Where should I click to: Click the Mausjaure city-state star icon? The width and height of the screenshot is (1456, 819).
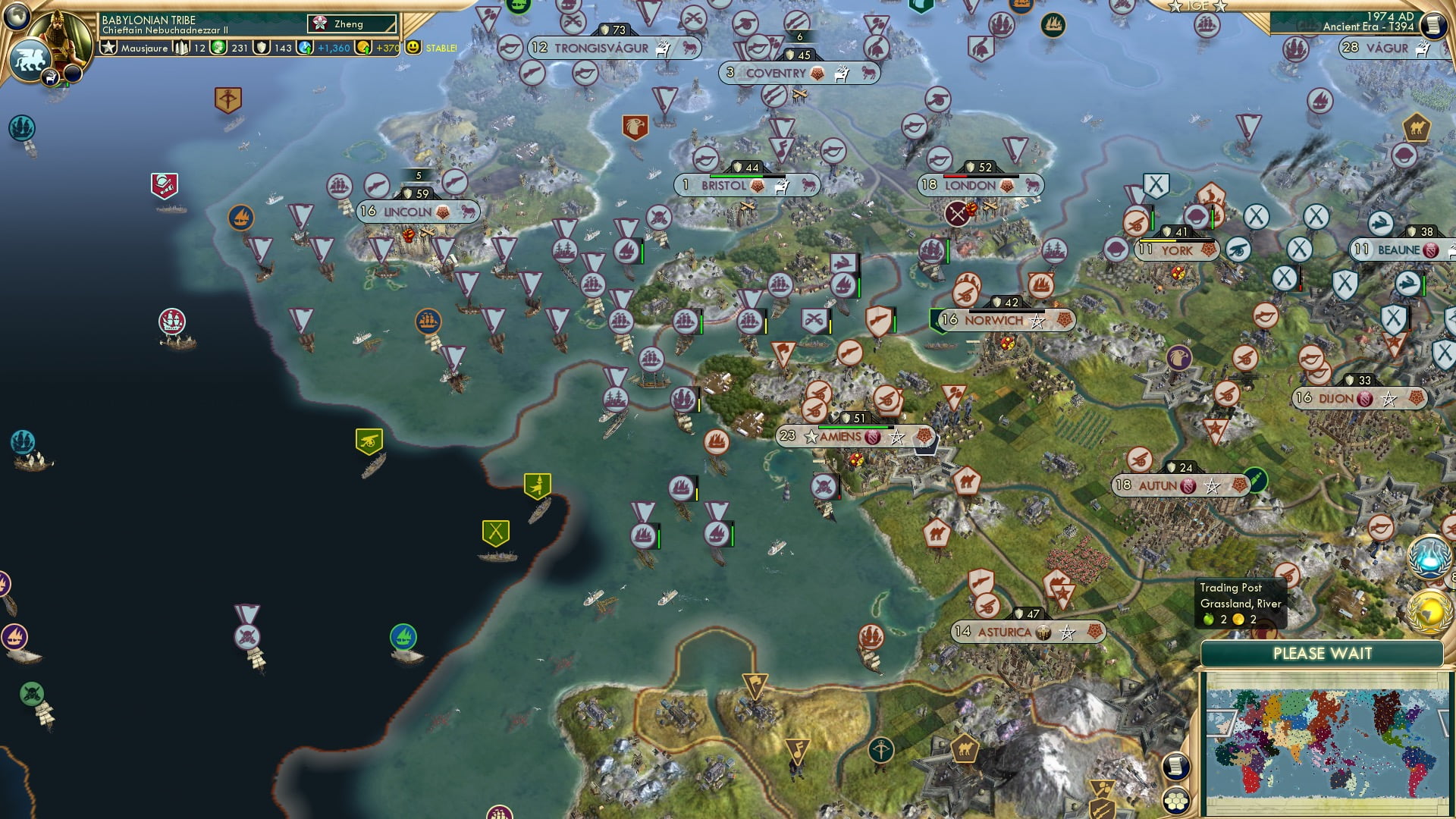(109, 48)
